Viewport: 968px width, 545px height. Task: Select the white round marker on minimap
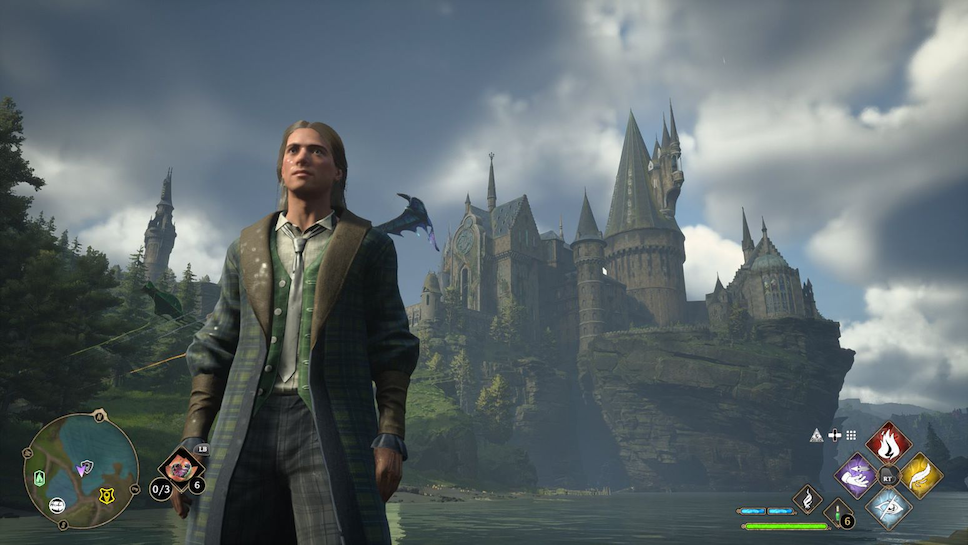tap(58, 505)
